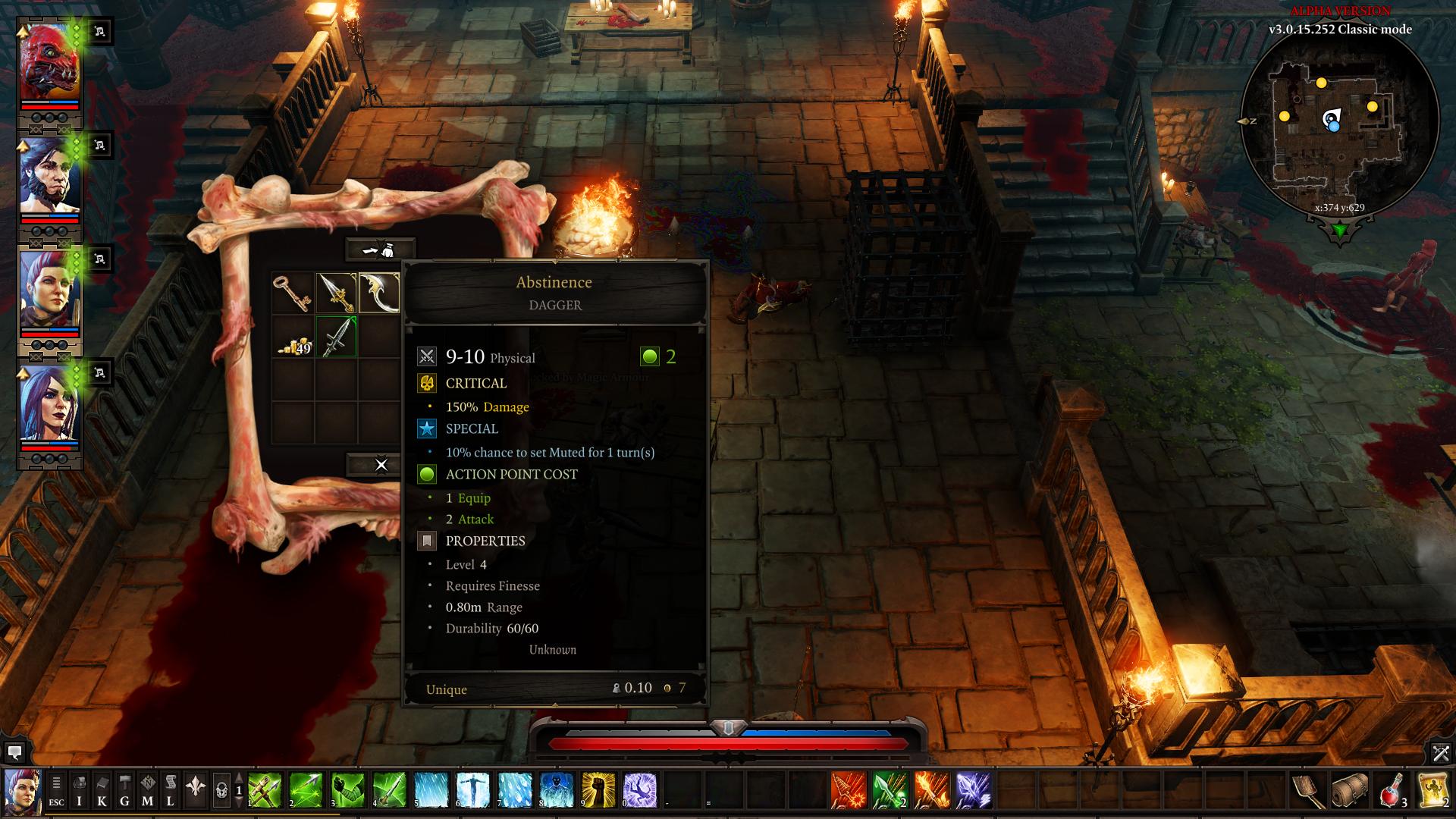Open the chat log speech bubble
This screenshot has height=819, width=1456.
click(x=14, y=752)
